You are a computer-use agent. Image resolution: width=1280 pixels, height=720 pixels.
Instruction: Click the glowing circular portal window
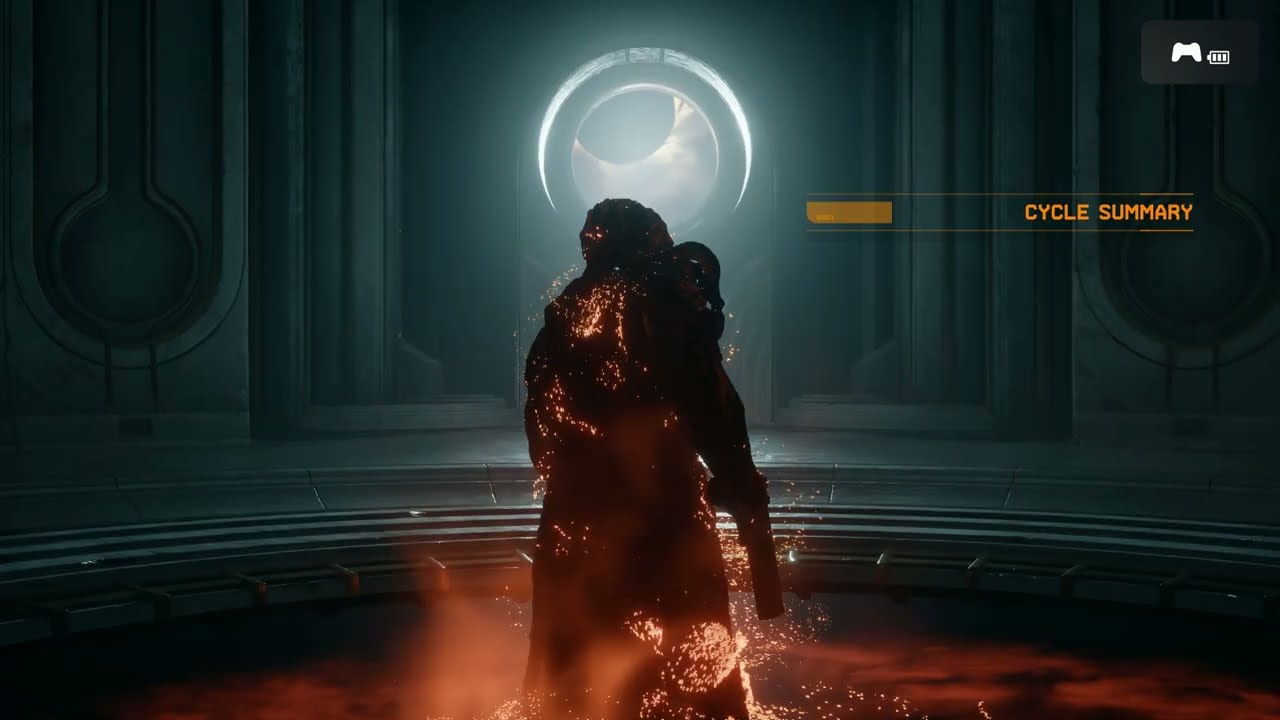pos(646,130)
